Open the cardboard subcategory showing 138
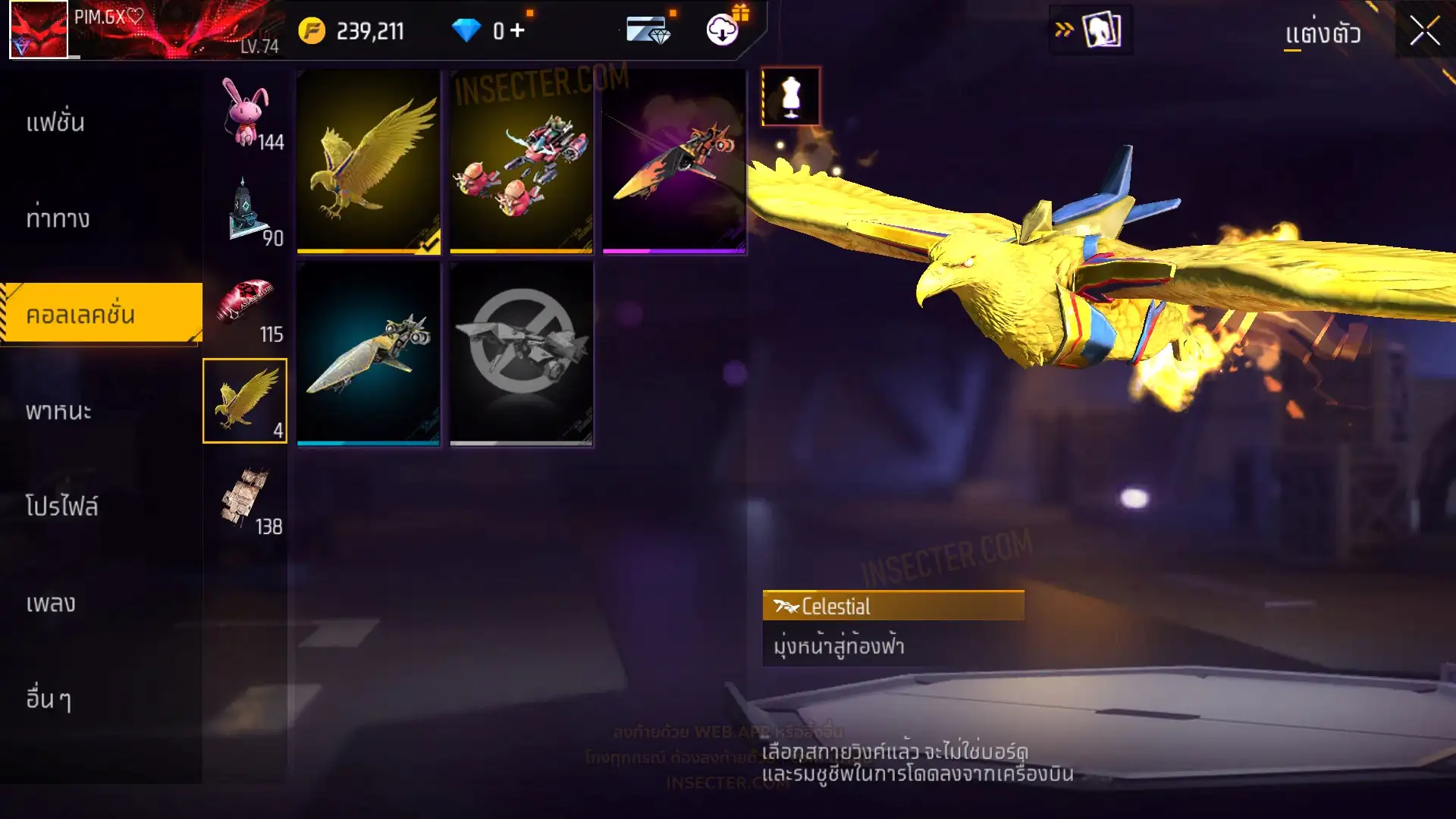The height and width of the screenshot is (819, 1456). 246,497
